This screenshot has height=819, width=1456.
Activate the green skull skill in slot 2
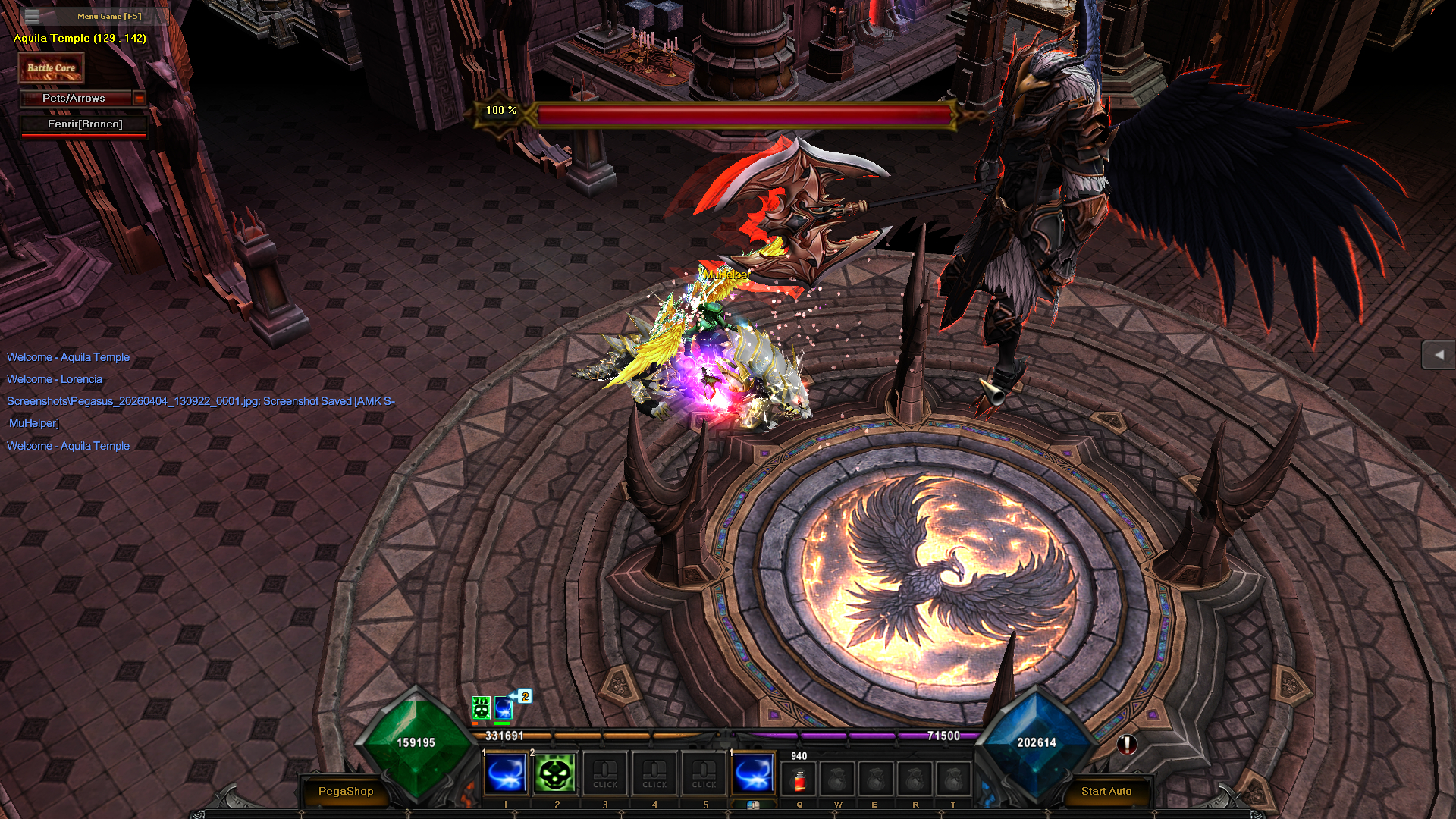tap(555, 774)
